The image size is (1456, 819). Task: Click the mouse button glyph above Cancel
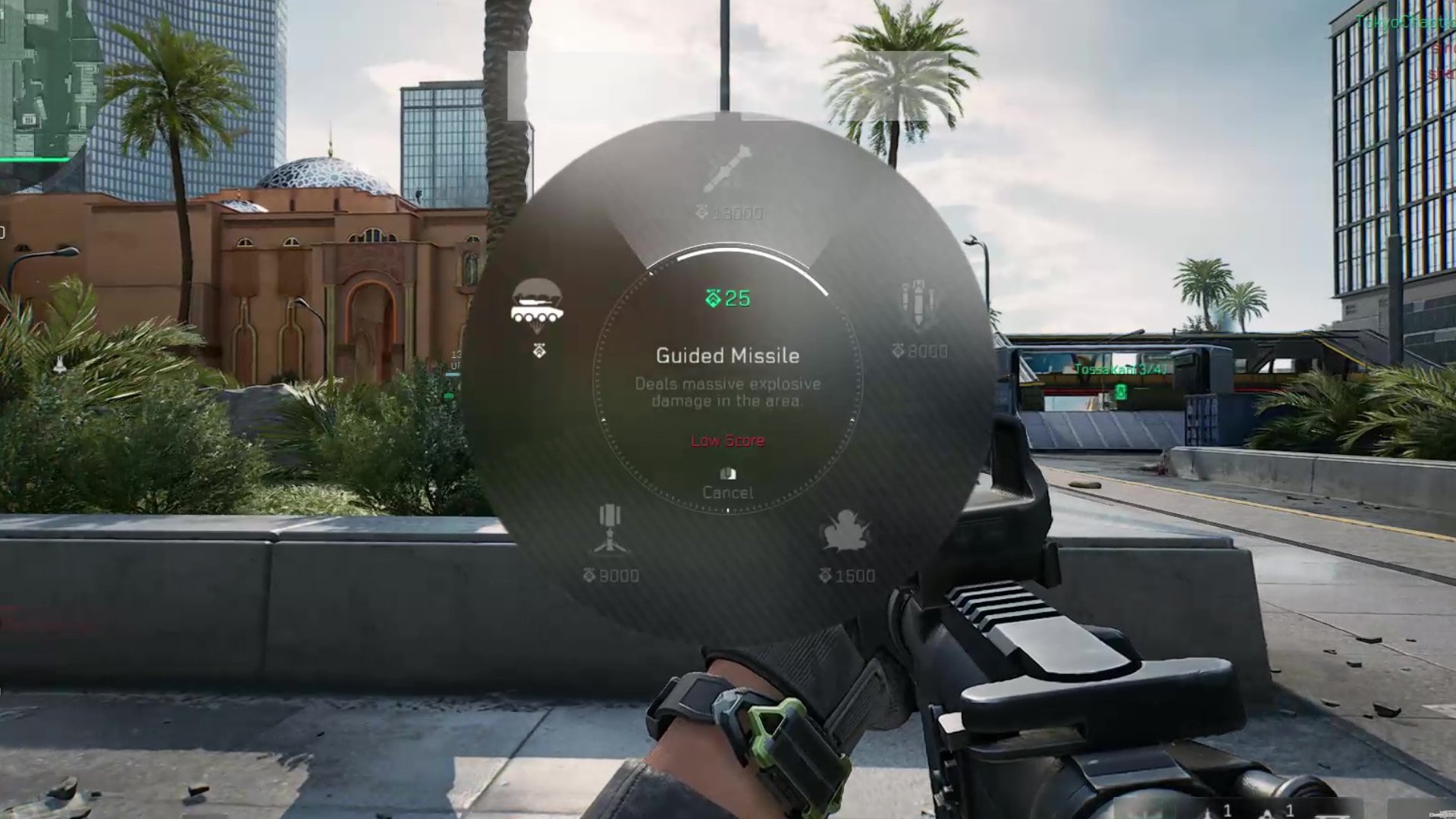point(727,472)
